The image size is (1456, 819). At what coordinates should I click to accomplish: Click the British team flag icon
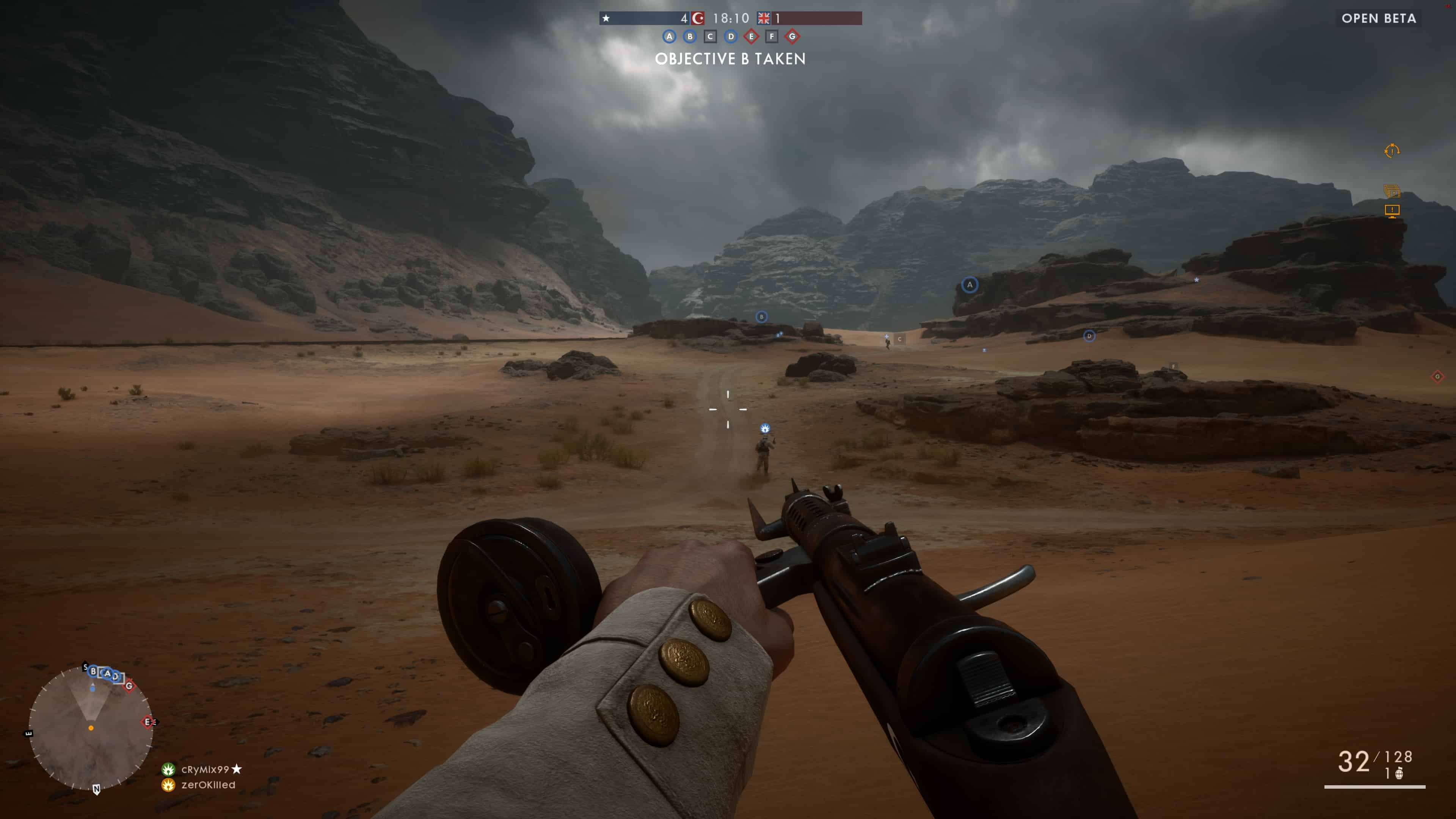tap(764, 19)
